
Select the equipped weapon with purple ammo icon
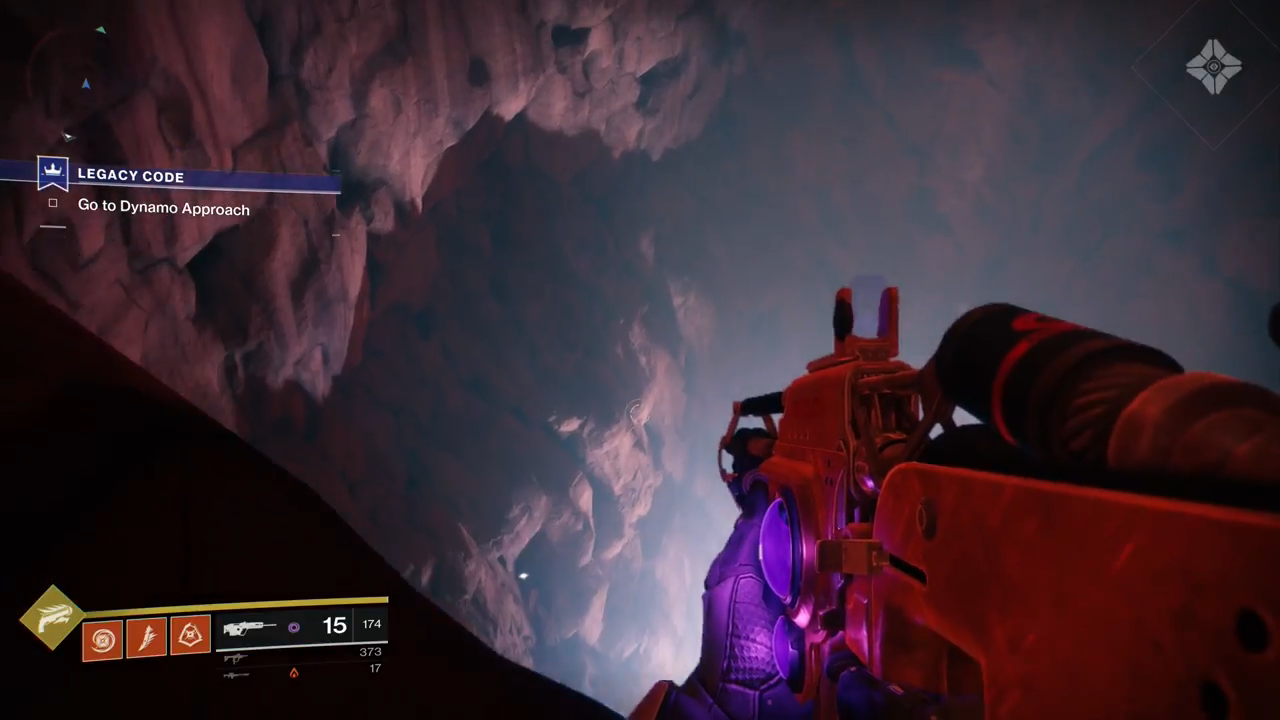[250, 628]
